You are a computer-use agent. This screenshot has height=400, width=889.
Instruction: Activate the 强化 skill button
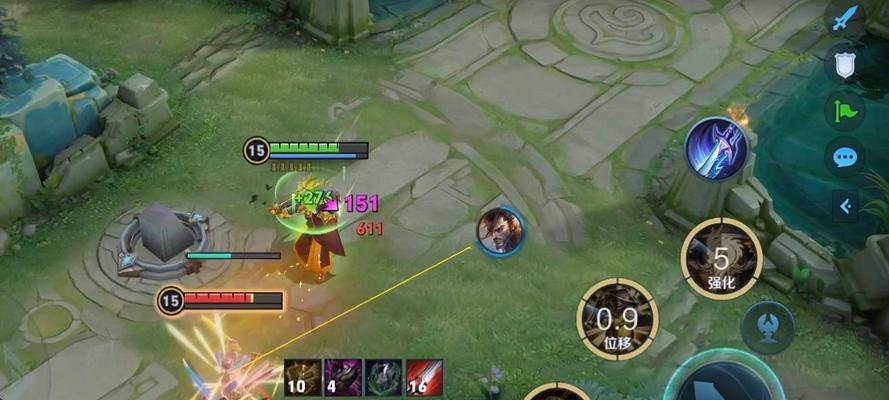[x=721, y=258]
